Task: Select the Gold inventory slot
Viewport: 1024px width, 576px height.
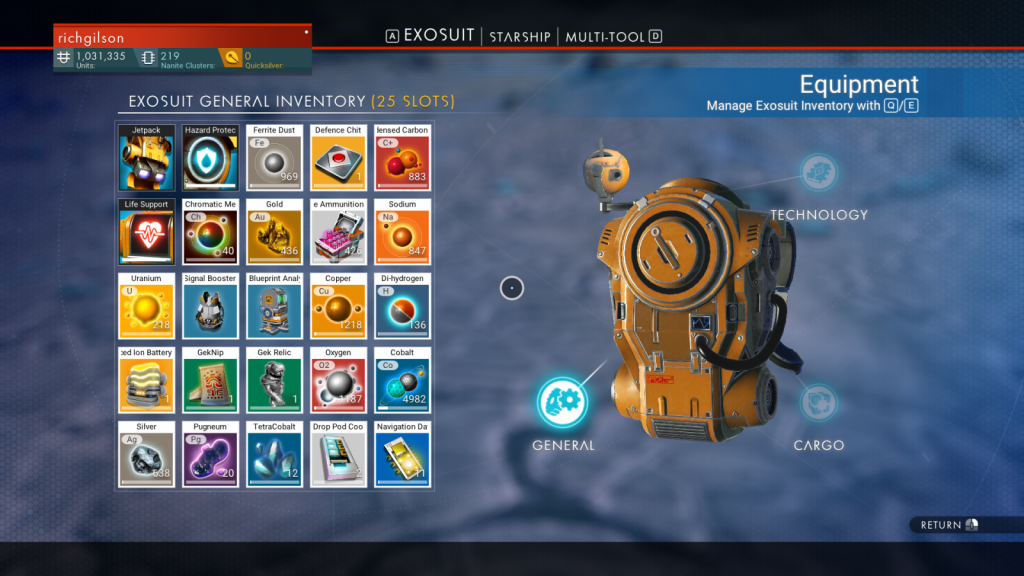Action: point(275,232)
